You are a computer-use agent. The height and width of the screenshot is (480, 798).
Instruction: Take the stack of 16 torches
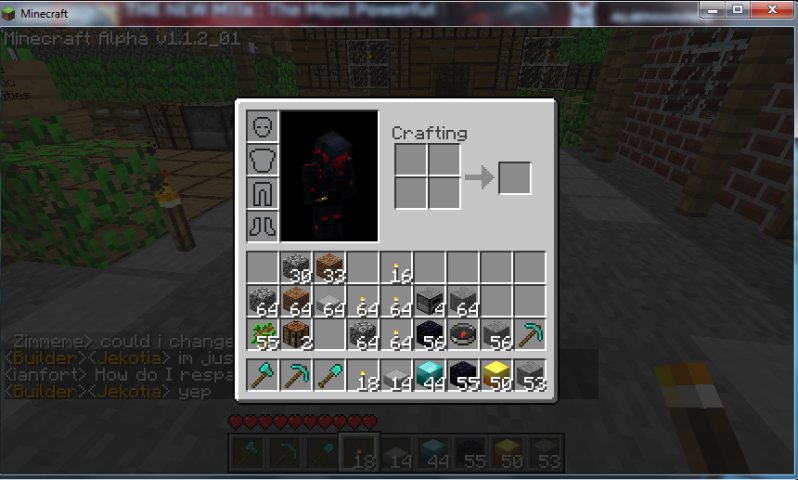pos(396,267)
